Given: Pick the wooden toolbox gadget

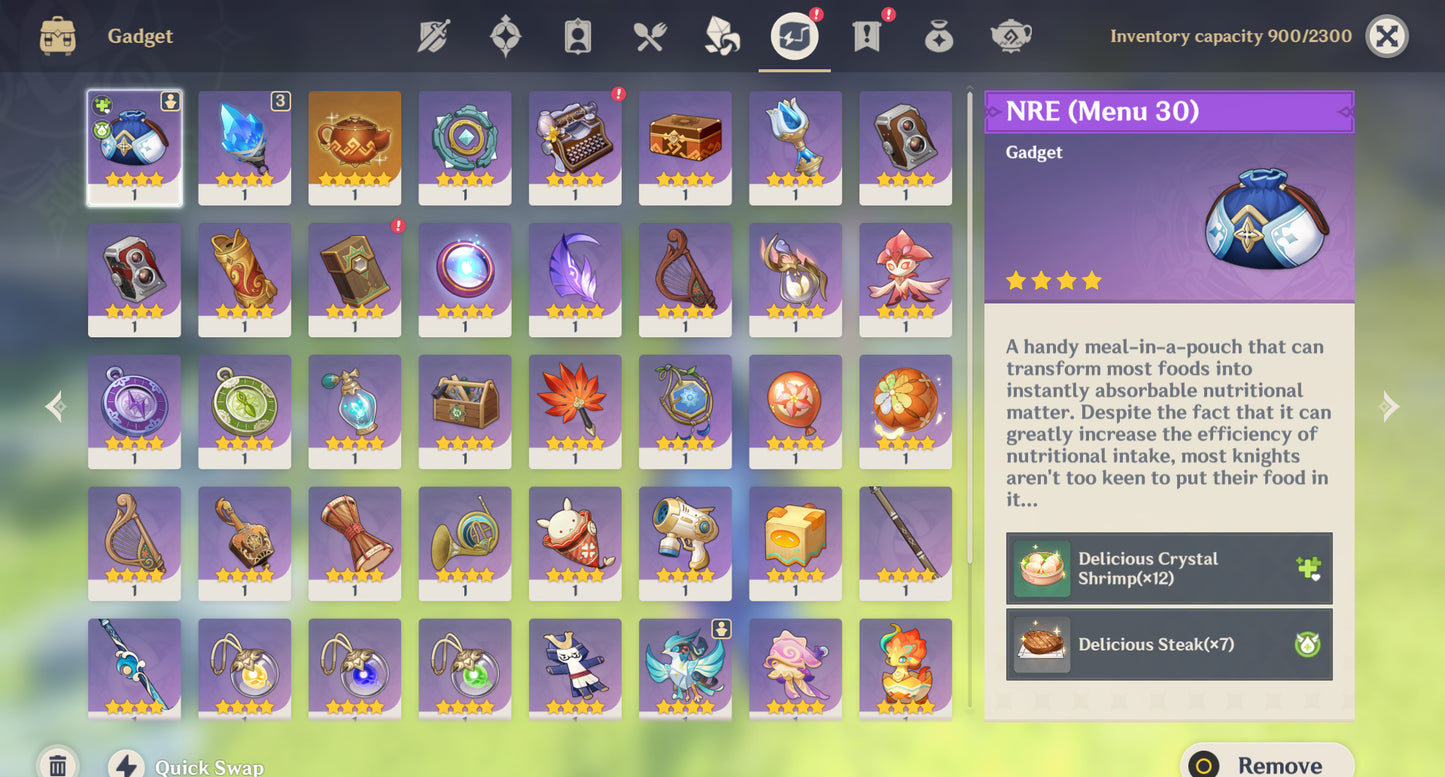Looking at the screenshot, I should pos(464,411).
